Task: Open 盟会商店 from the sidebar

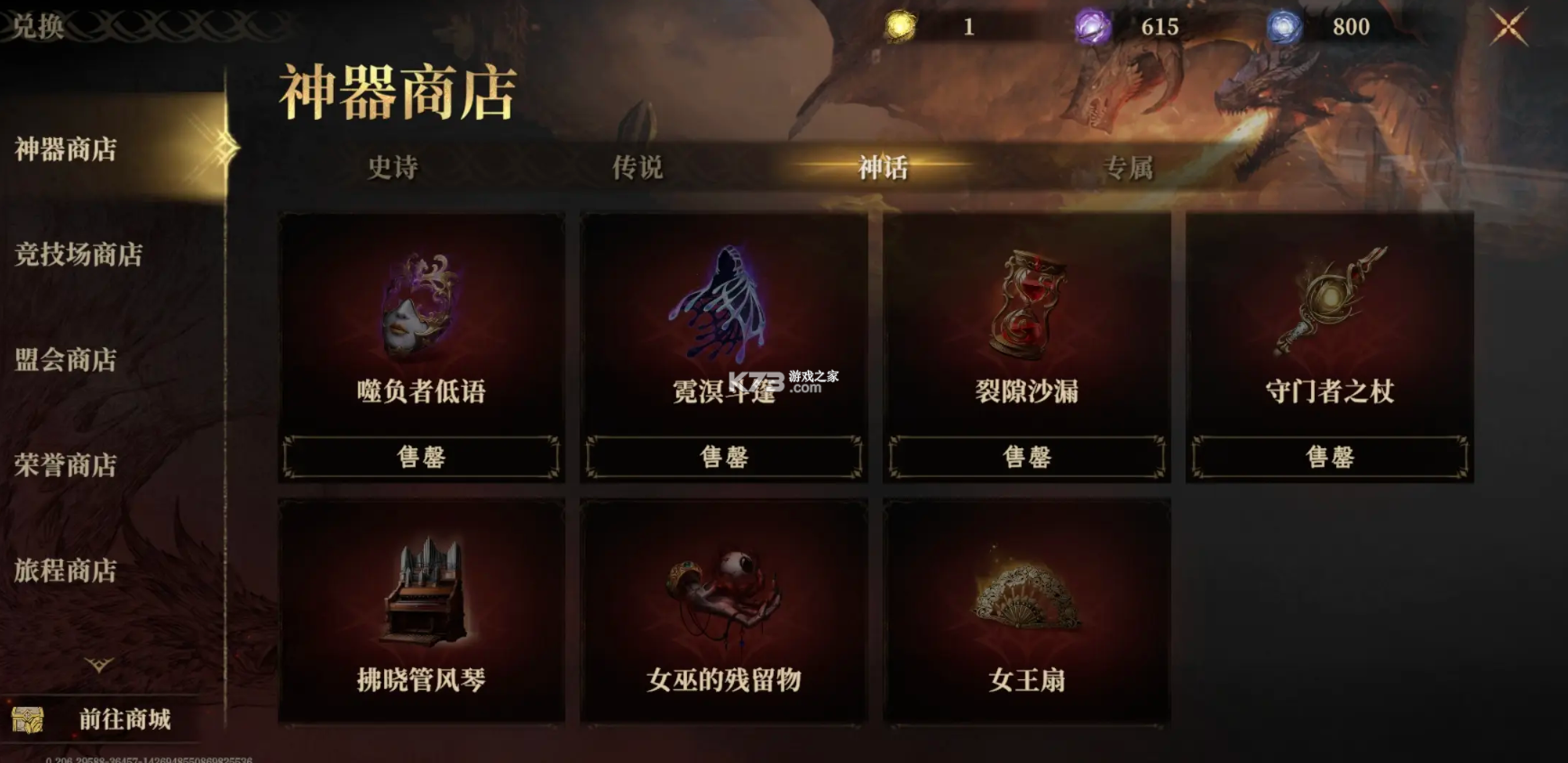Action: pyautogui.click(x=65, y=360)
